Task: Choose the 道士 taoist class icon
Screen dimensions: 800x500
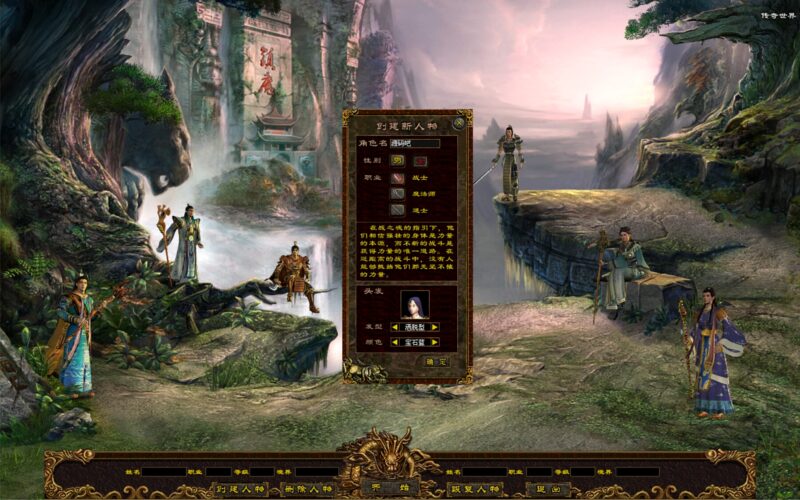Action: (397, 210)
